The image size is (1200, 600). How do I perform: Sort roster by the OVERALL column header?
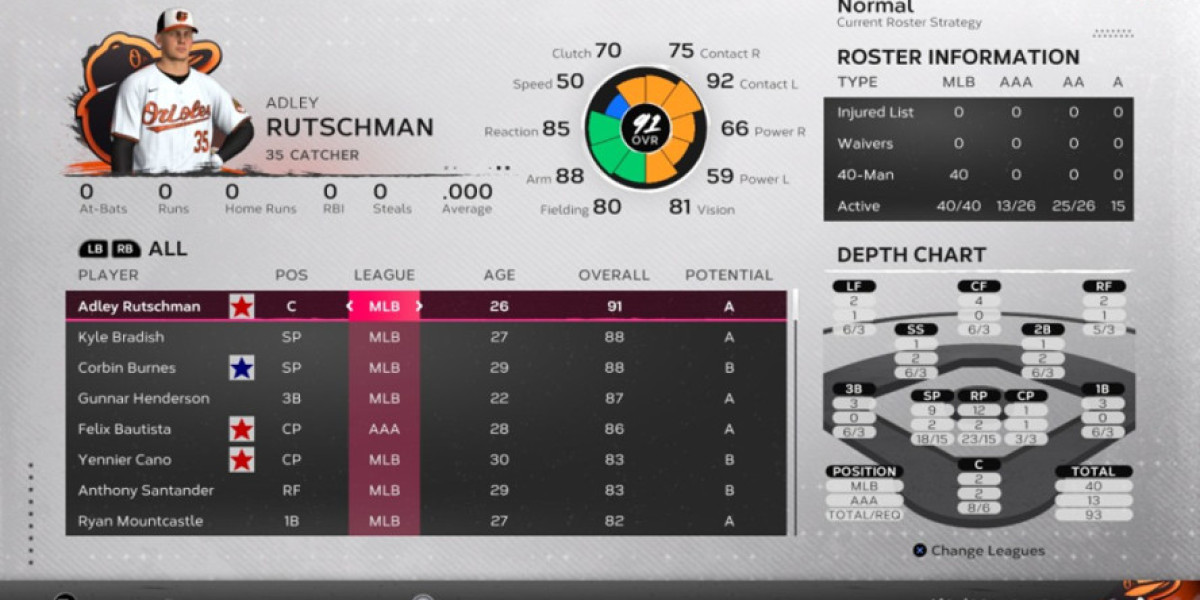(613, 275)
